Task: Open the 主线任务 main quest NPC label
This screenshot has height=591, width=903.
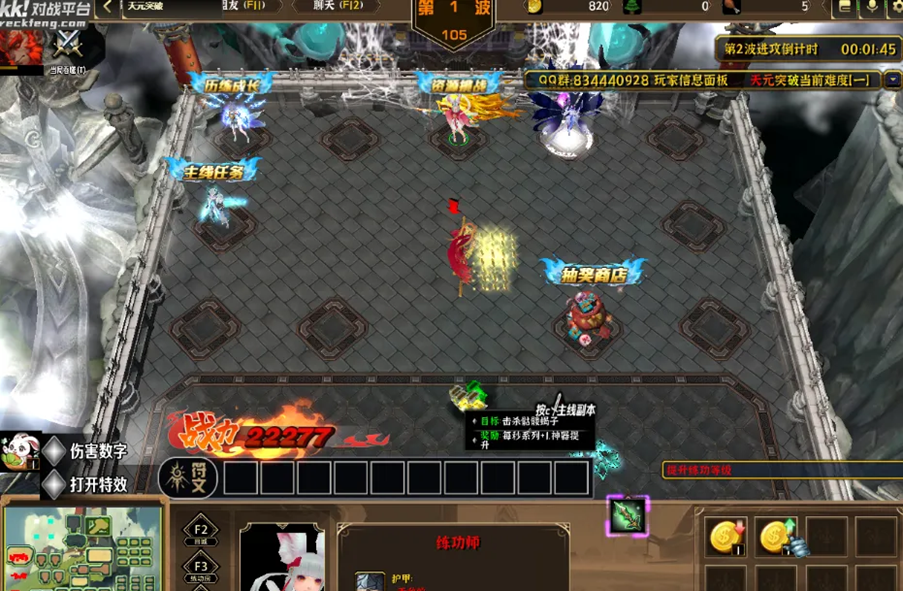Action: tap(214, 171)
